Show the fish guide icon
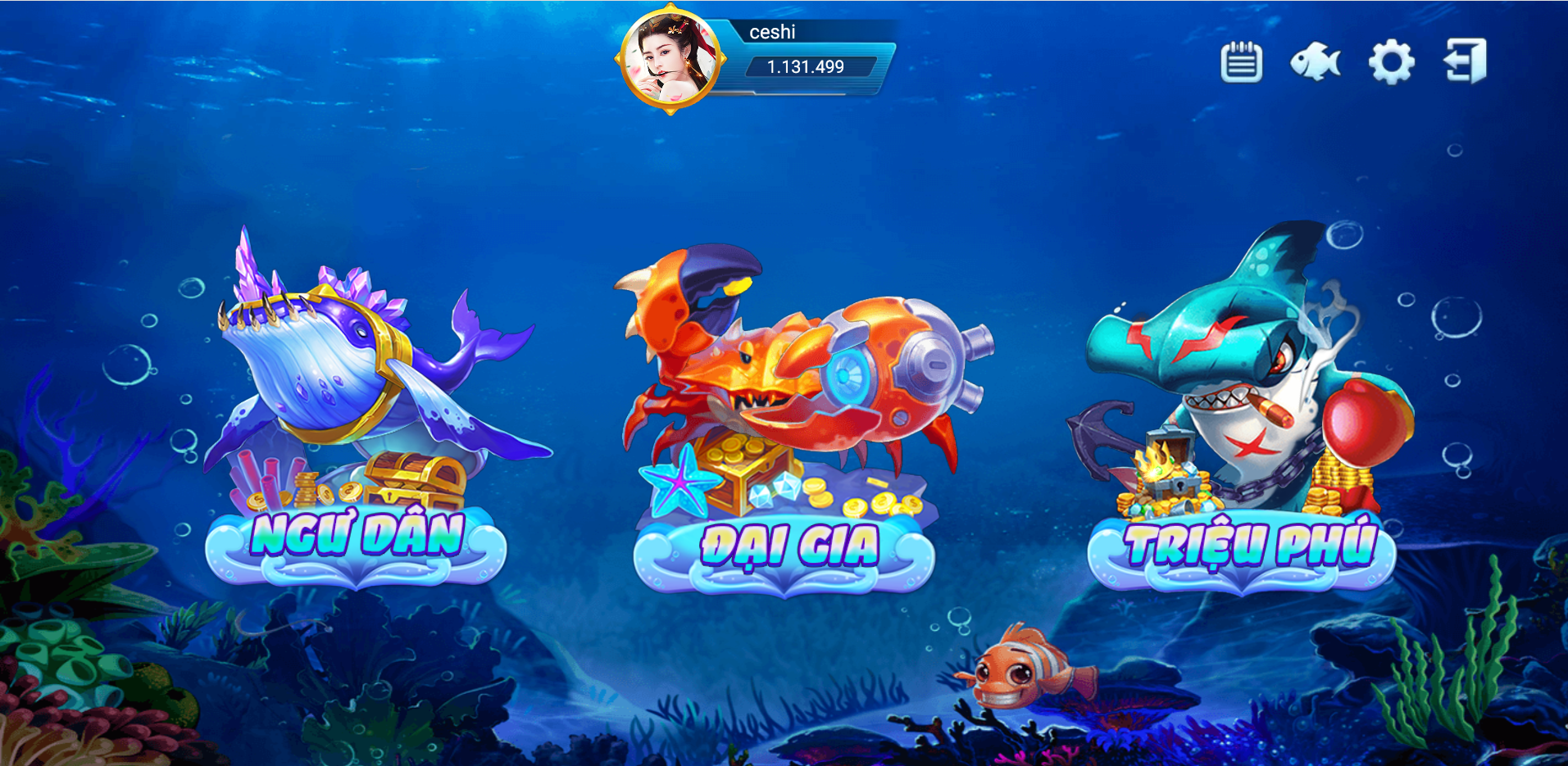The width and height of the screenshot is (1568, 766). (1315, 62)
